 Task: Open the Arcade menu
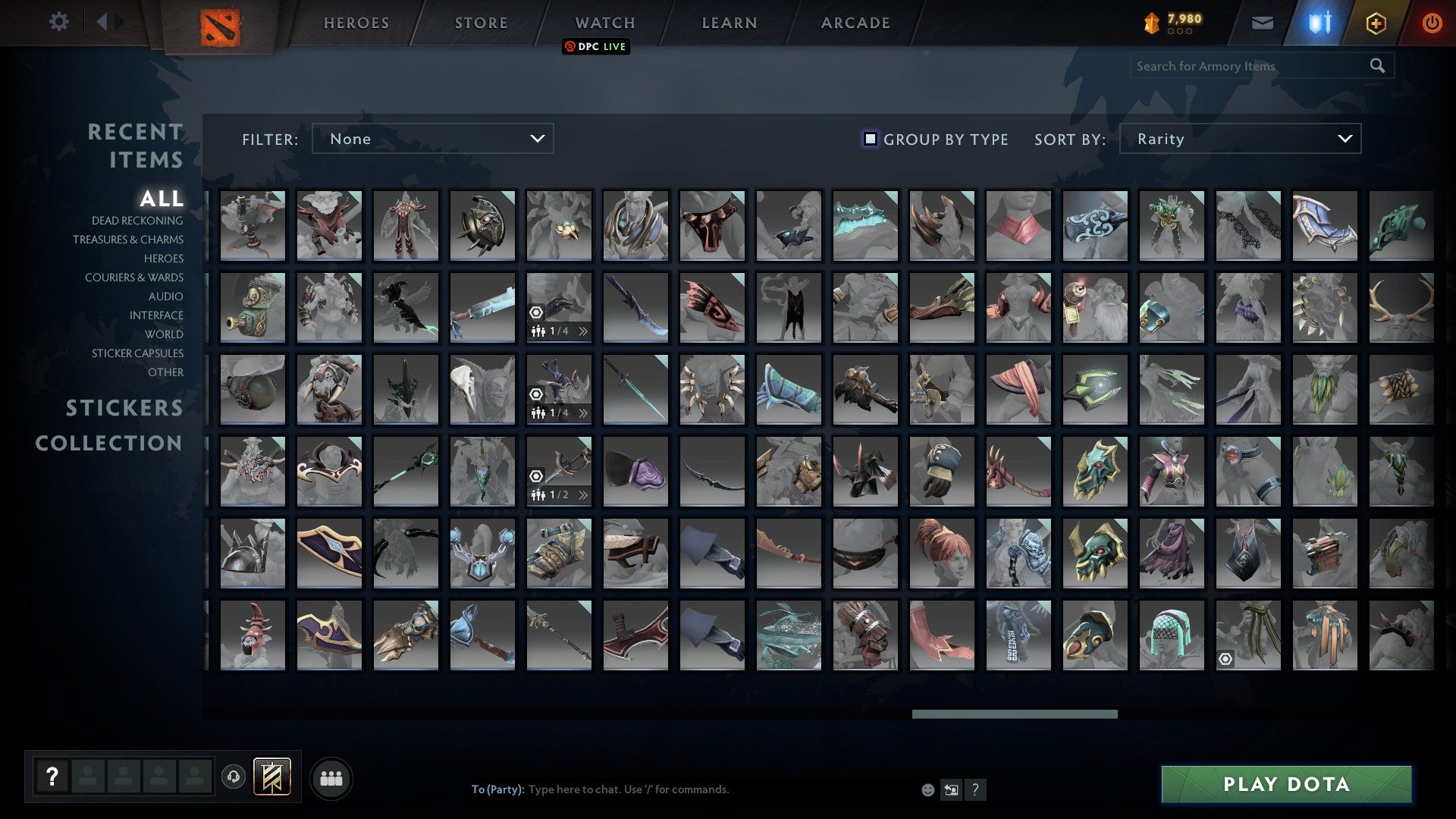[854, 22]
